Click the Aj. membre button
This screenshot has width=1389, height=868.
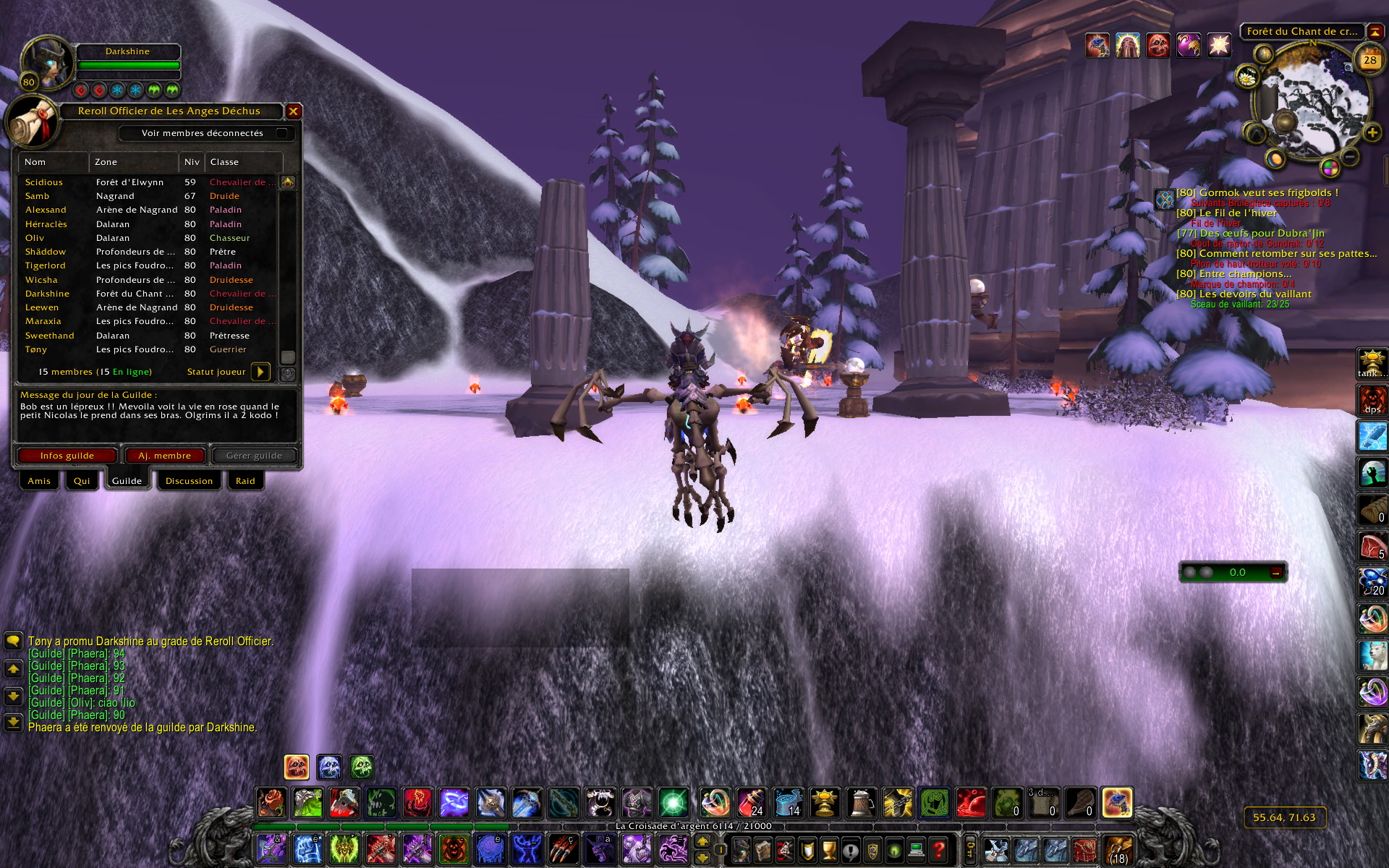tap(165, 456)
